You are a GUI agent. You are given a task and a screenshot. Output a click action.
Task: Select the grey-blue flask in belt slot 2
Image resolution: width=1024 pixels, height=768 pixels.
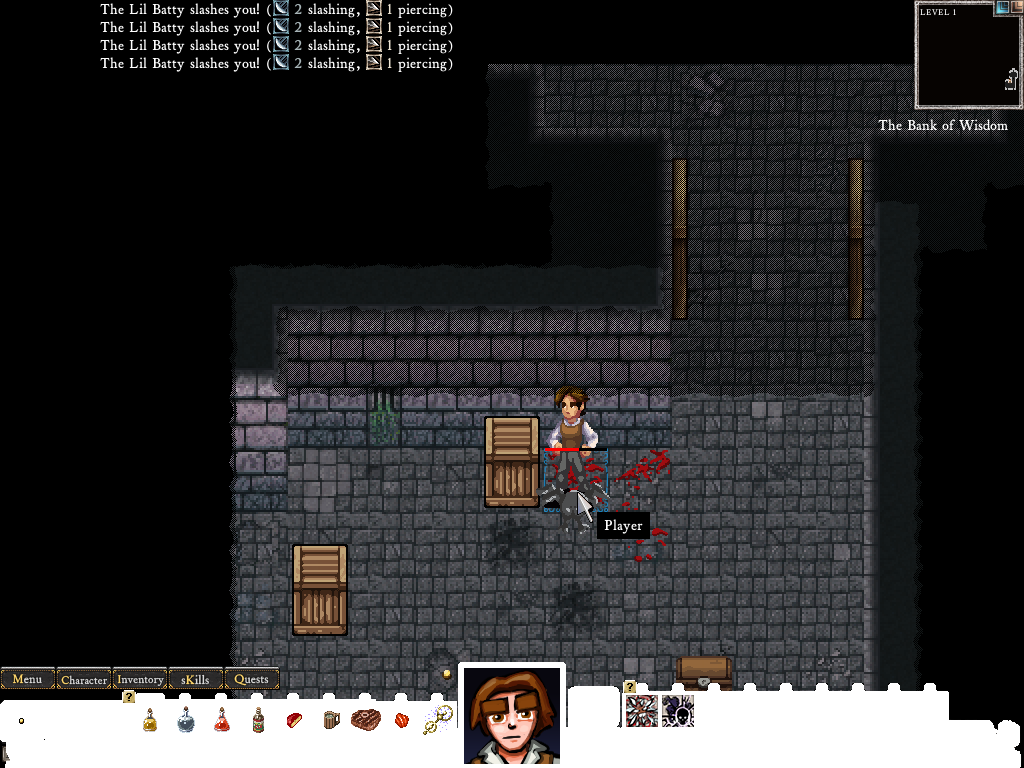pos(186,719)
